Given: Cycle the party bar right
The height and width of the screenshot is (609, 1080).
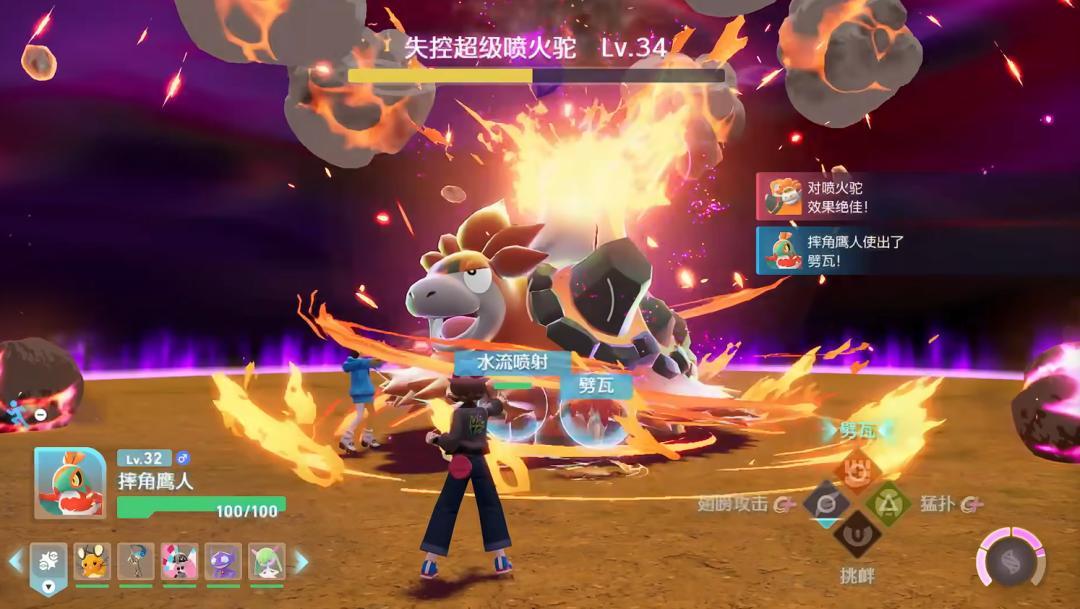Looking at the screenshot, I should [301, 562].
